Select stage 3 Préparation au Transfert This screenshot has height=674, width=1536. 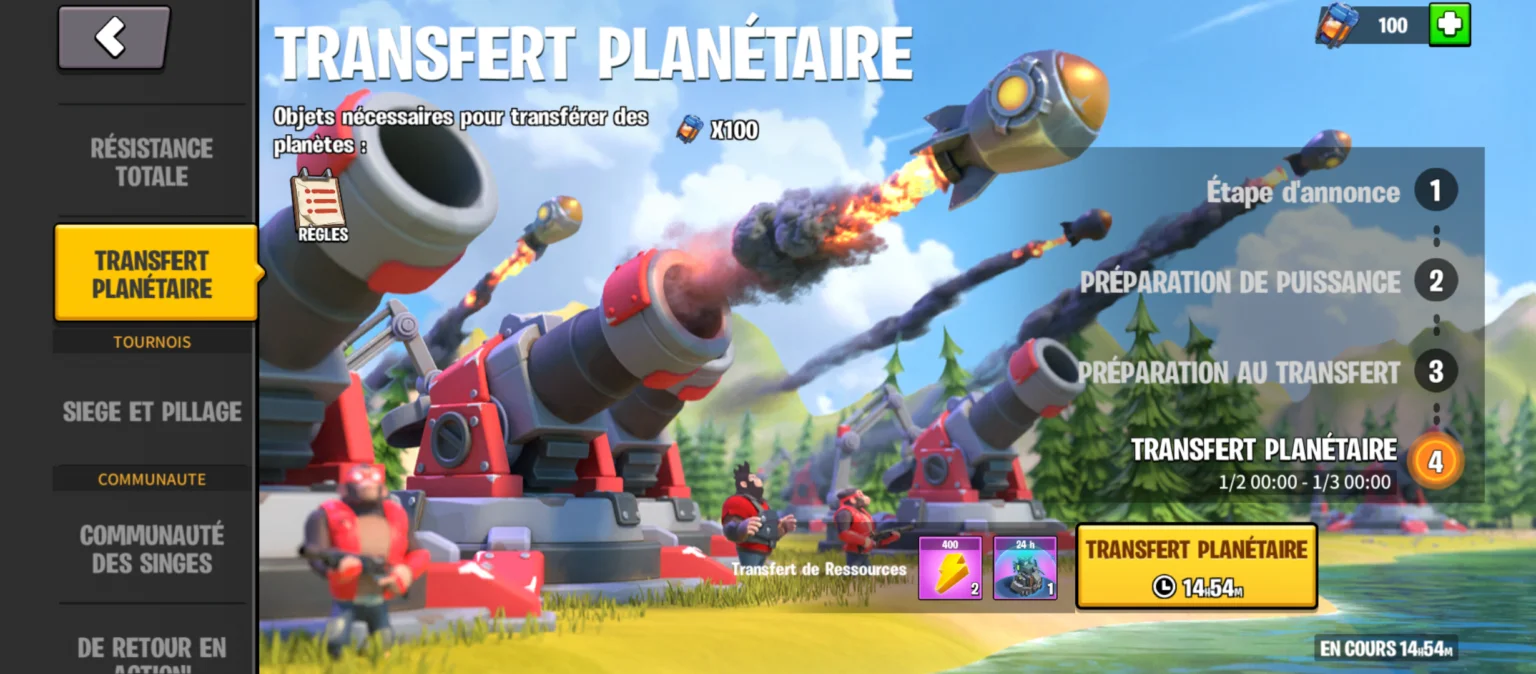1435,372
